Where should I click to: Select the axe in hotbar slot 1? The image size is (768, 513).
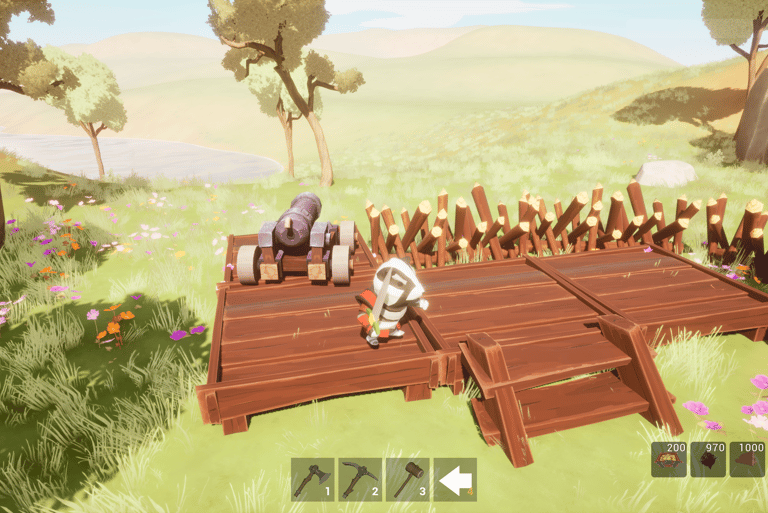click(x=312, y=479)
